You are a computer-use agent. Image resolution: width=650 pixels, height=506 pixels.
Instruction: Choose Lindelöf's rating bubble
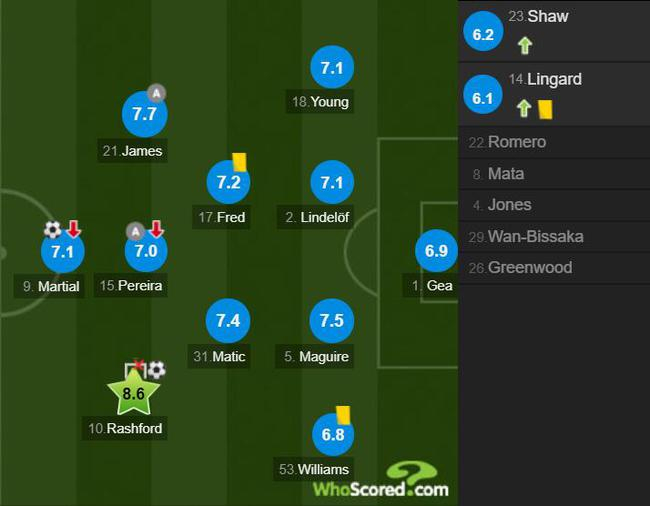(331, 182)
